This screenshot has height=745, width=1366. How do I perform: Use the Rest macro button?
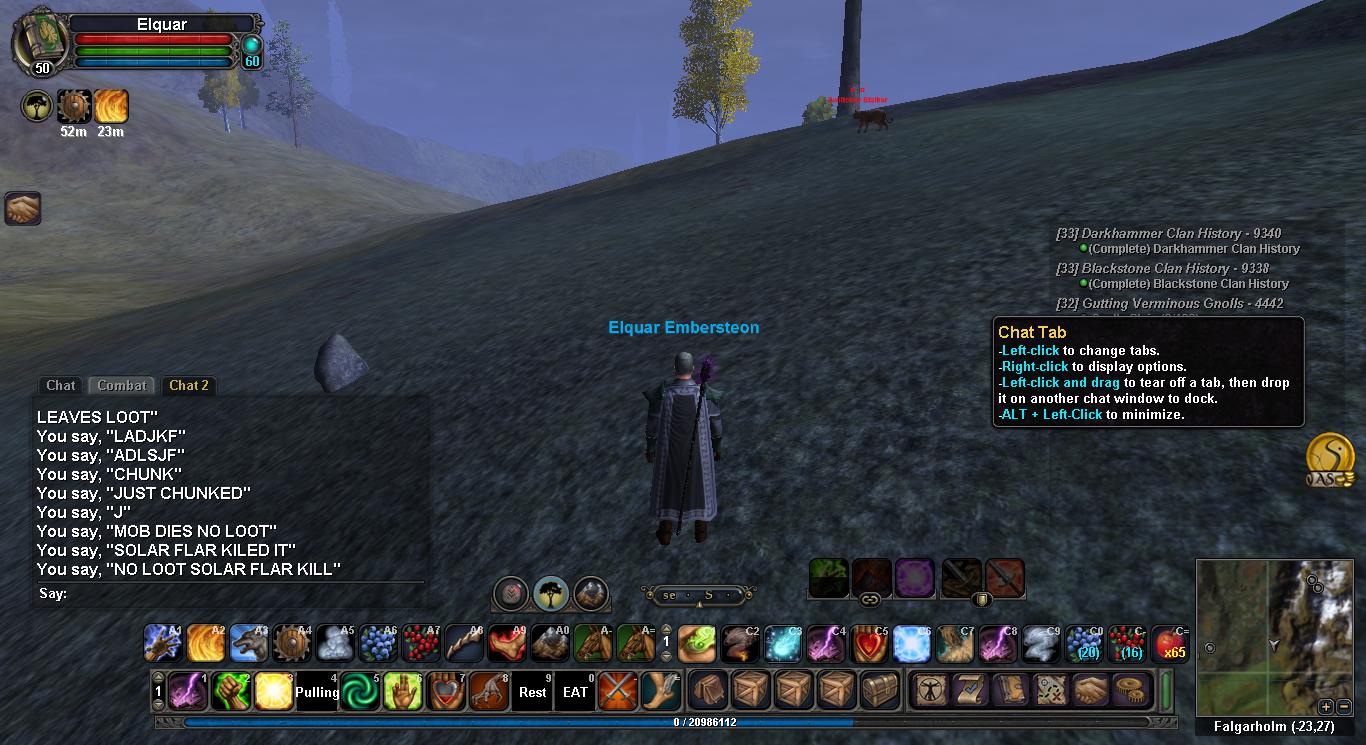(x=533, y=692)
